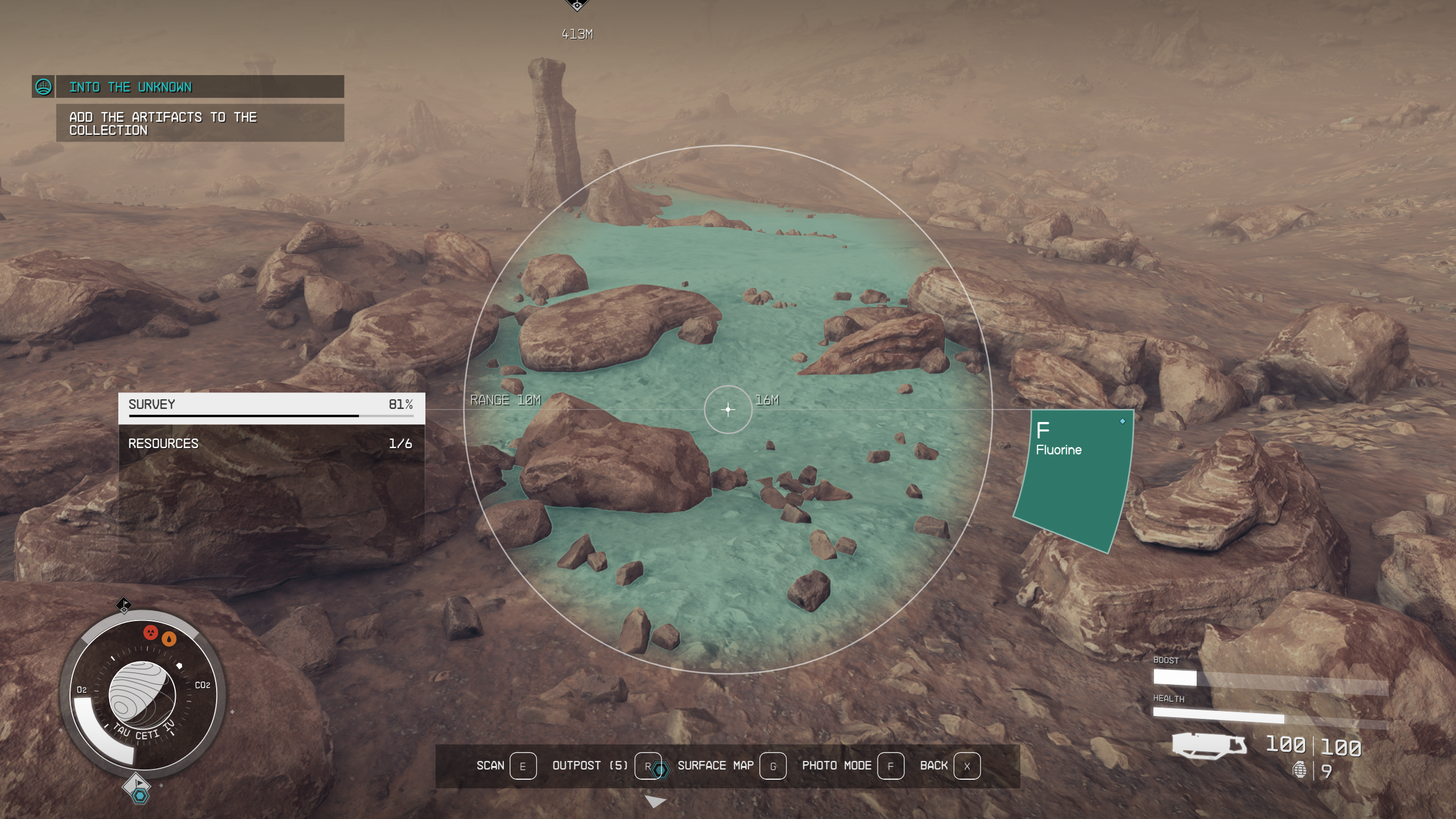Choose the Scan action
This screenshot has width=1456, height=819.
506,766
